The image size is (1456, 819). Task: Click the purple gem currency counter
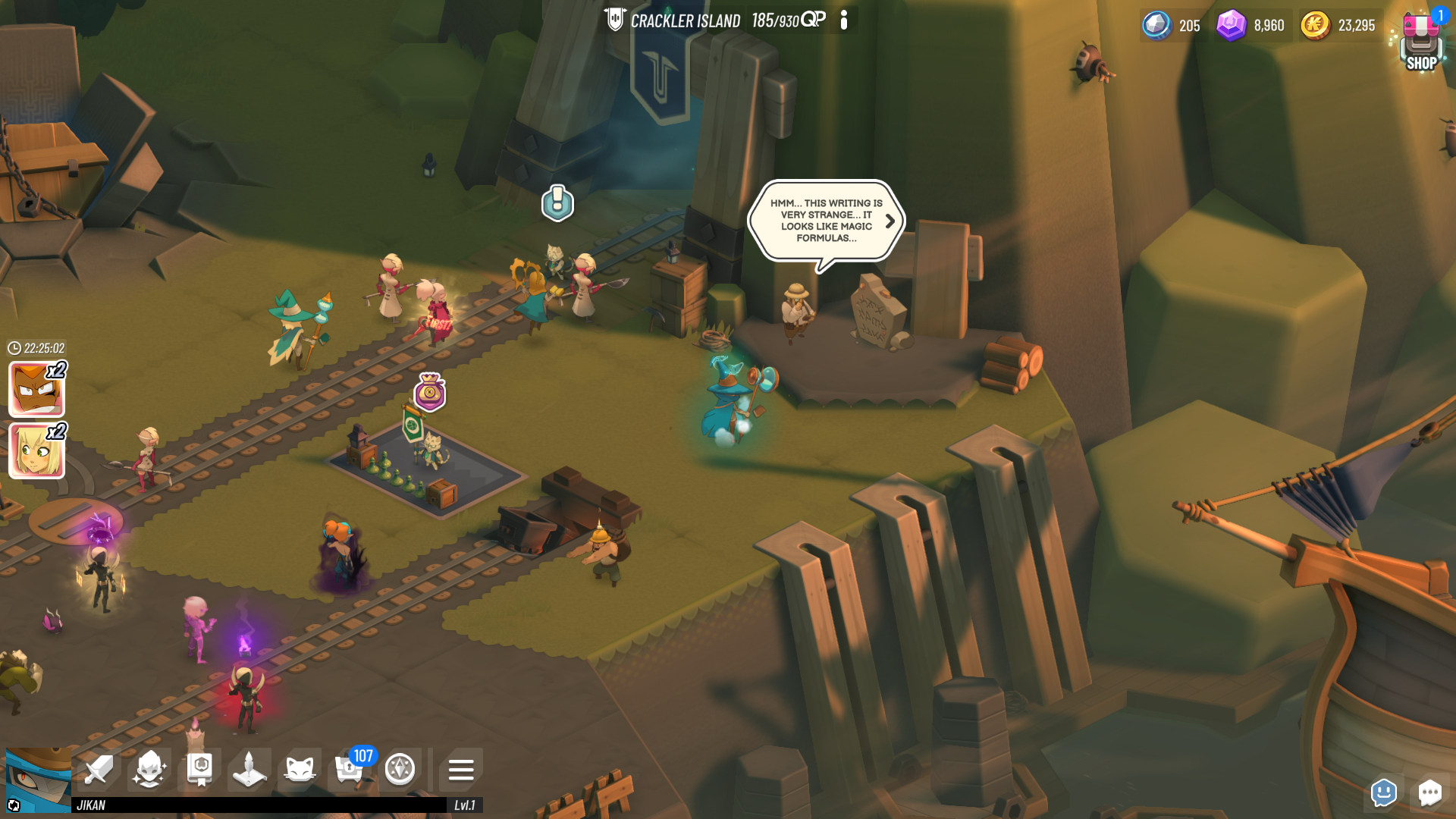[x=1251, y=26]
